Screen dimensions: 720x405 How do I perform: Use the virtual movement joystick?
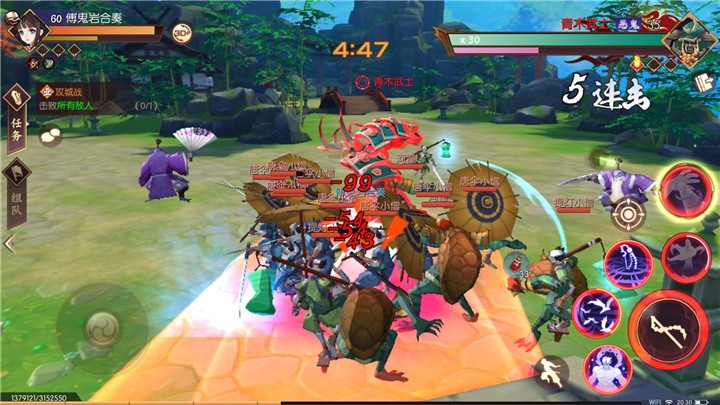point(102,327)
